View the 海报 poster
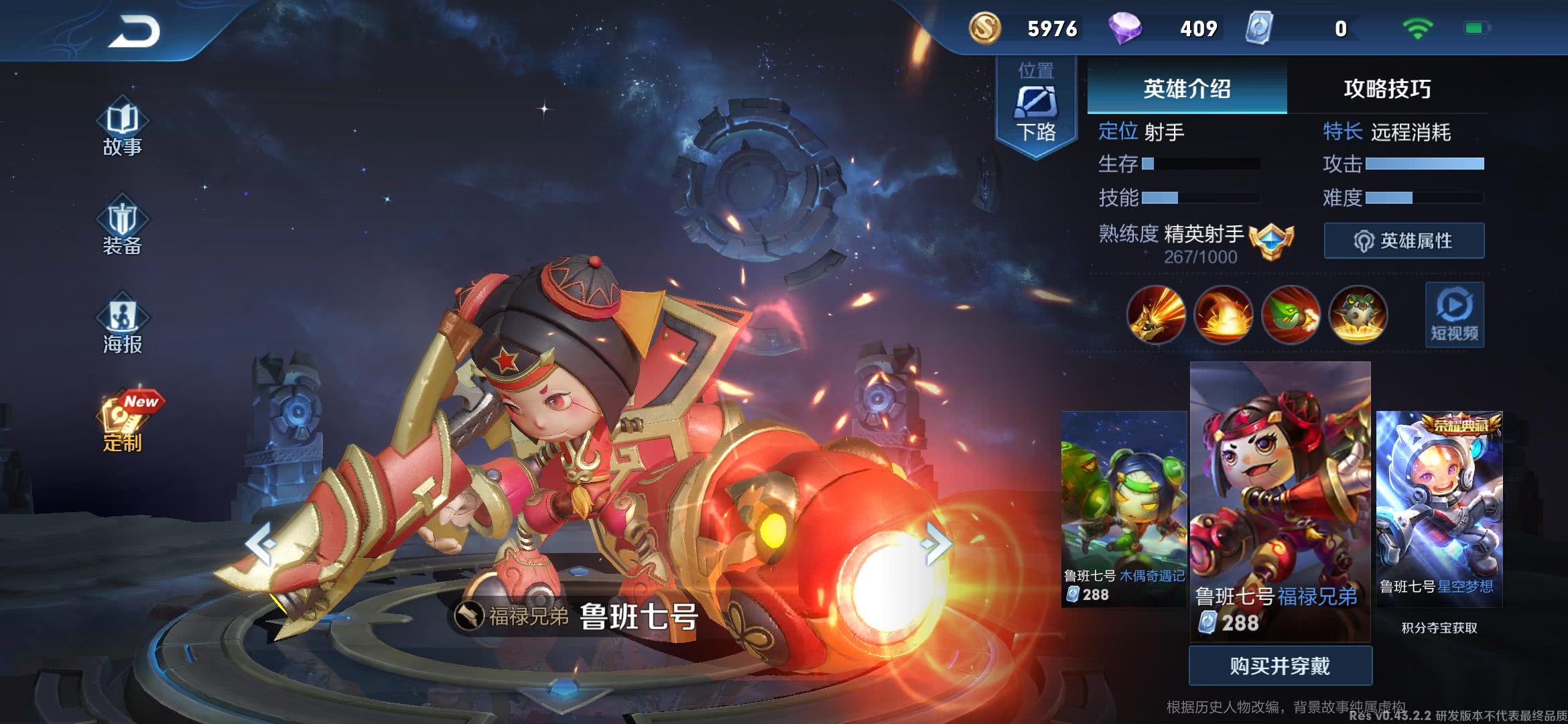This screenshot has width=1568, height=724. point(122,325)
